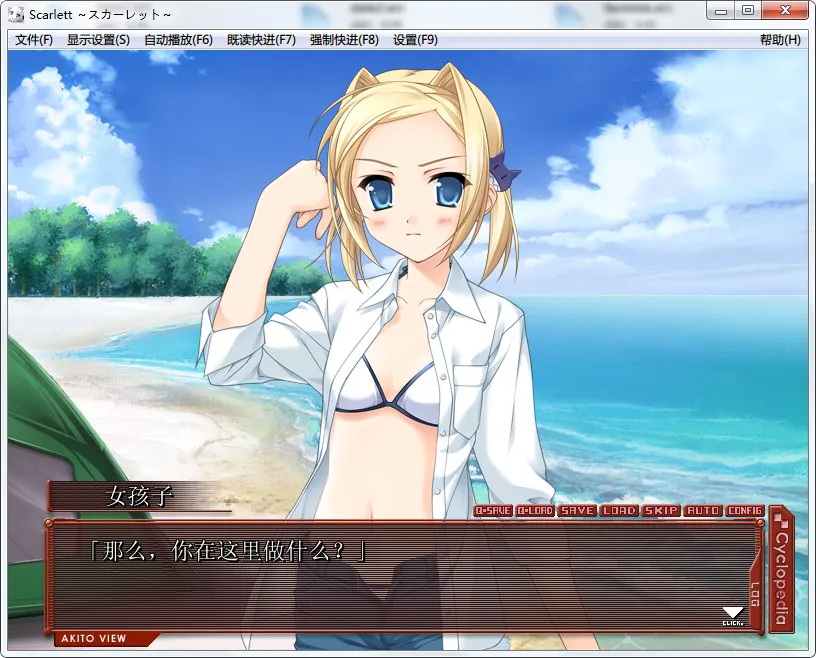
Task: Choose 强制快进(F8) forced skip menu item
Action: point(344,40)
